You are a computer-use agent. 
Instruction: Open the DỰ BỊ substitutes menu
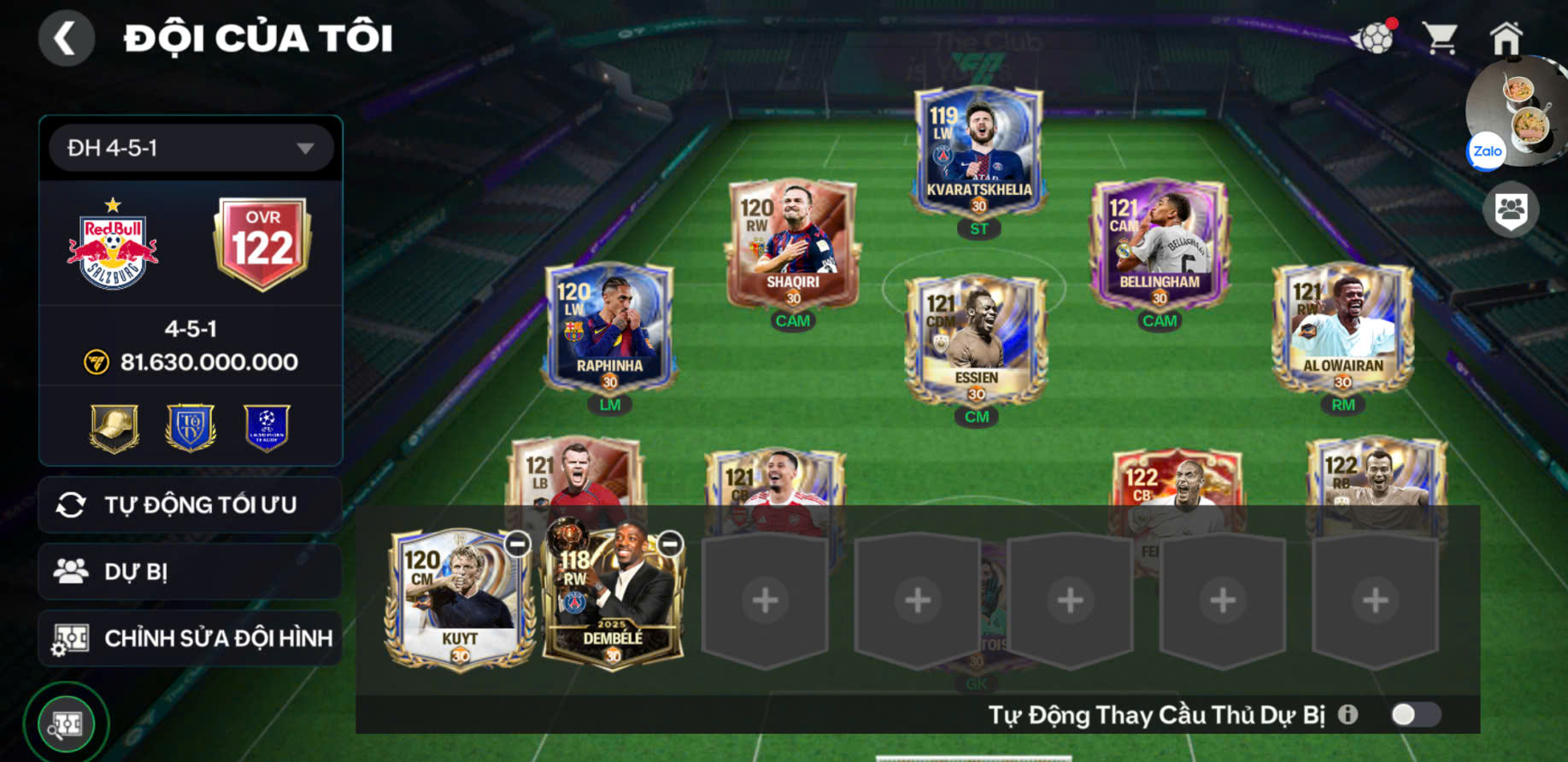[x=191, y=571]
